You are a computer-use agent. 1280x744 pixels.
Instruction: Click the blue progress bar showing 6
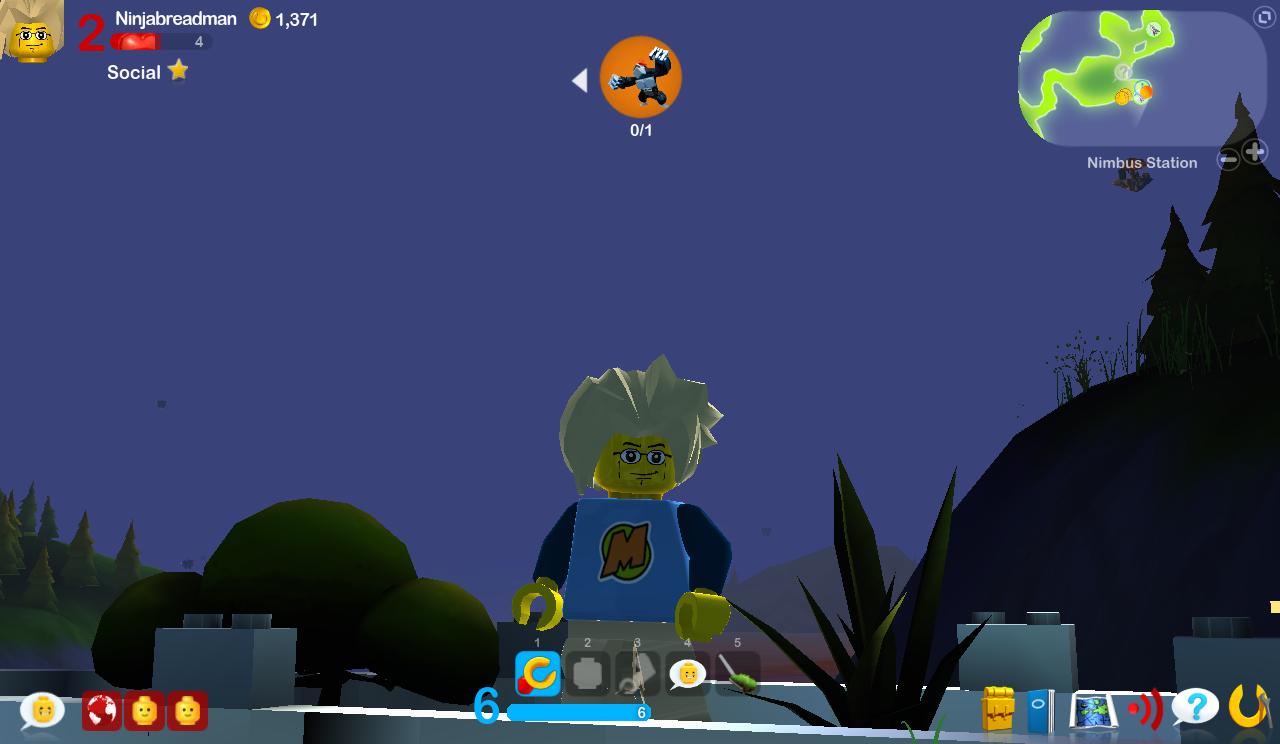578,712
